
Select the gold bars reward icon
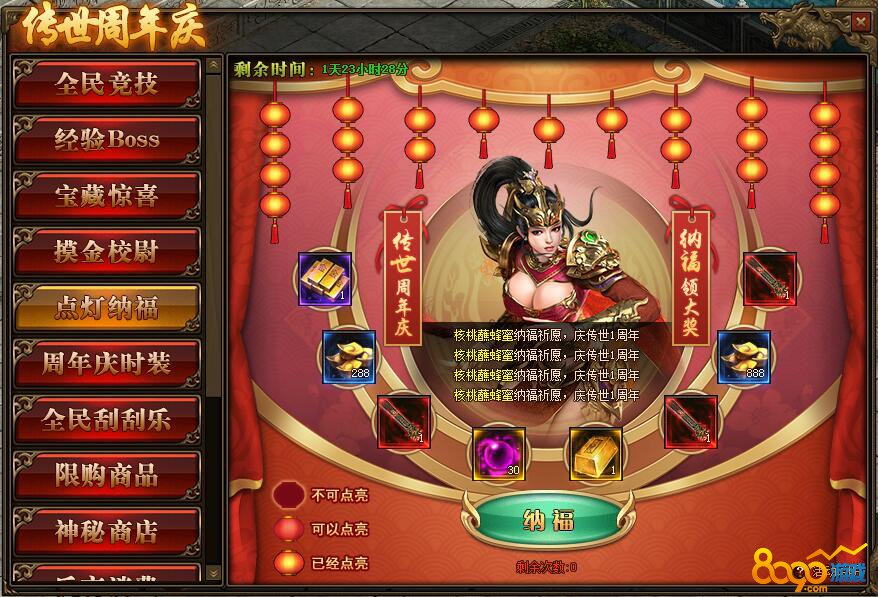coord(325,279)
